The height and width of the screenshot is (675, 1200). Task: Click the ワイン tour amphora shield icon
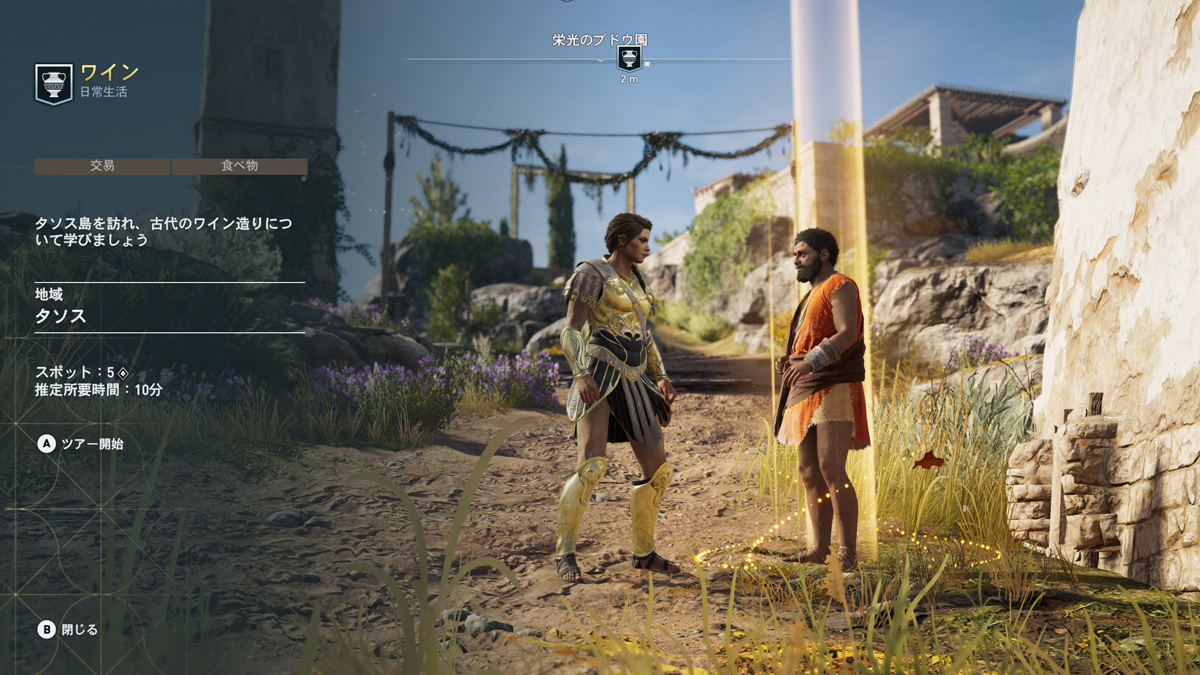[54, 84]
